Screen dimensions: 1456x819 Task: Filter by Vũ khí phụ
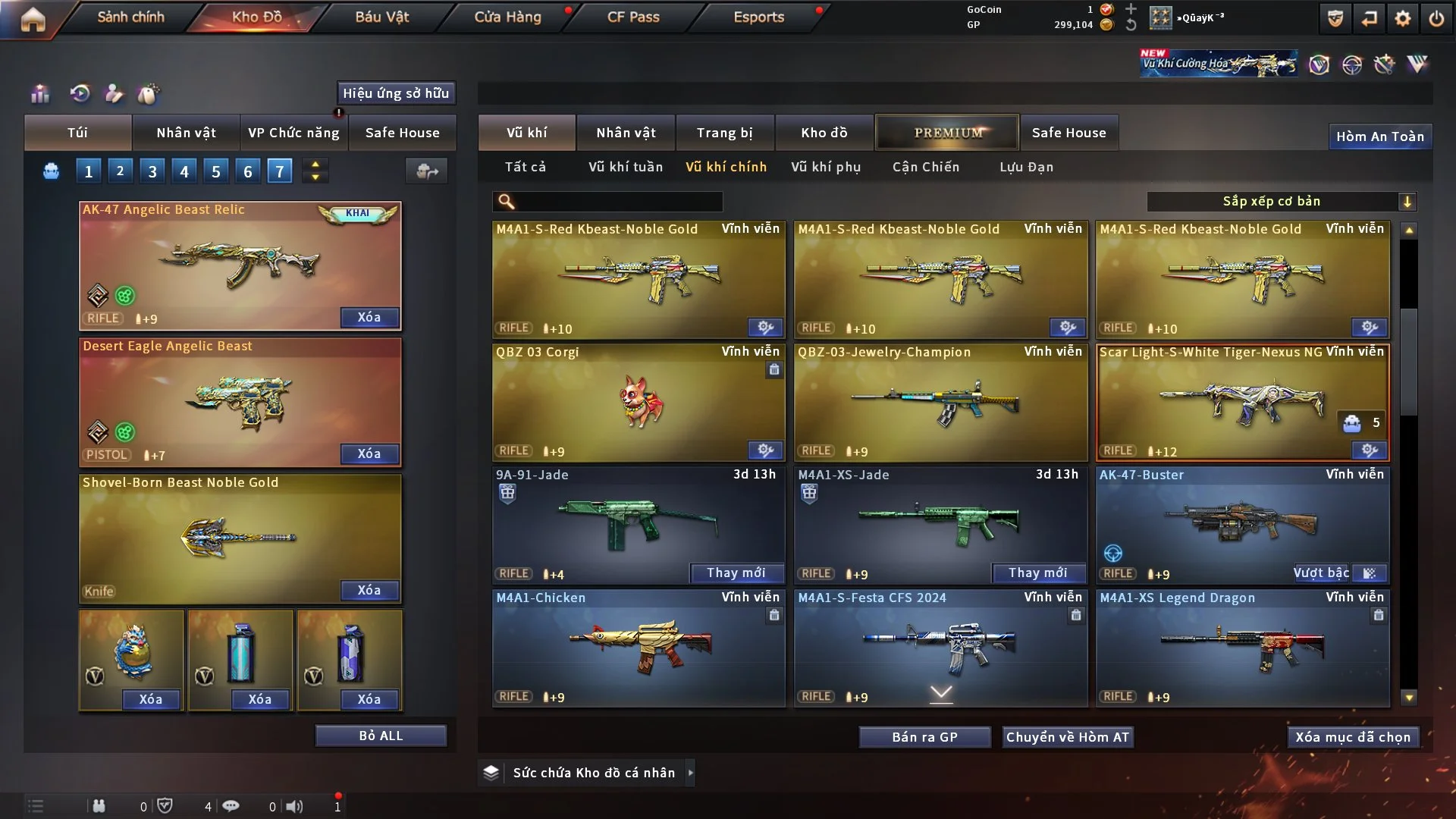tap(825, 167)
